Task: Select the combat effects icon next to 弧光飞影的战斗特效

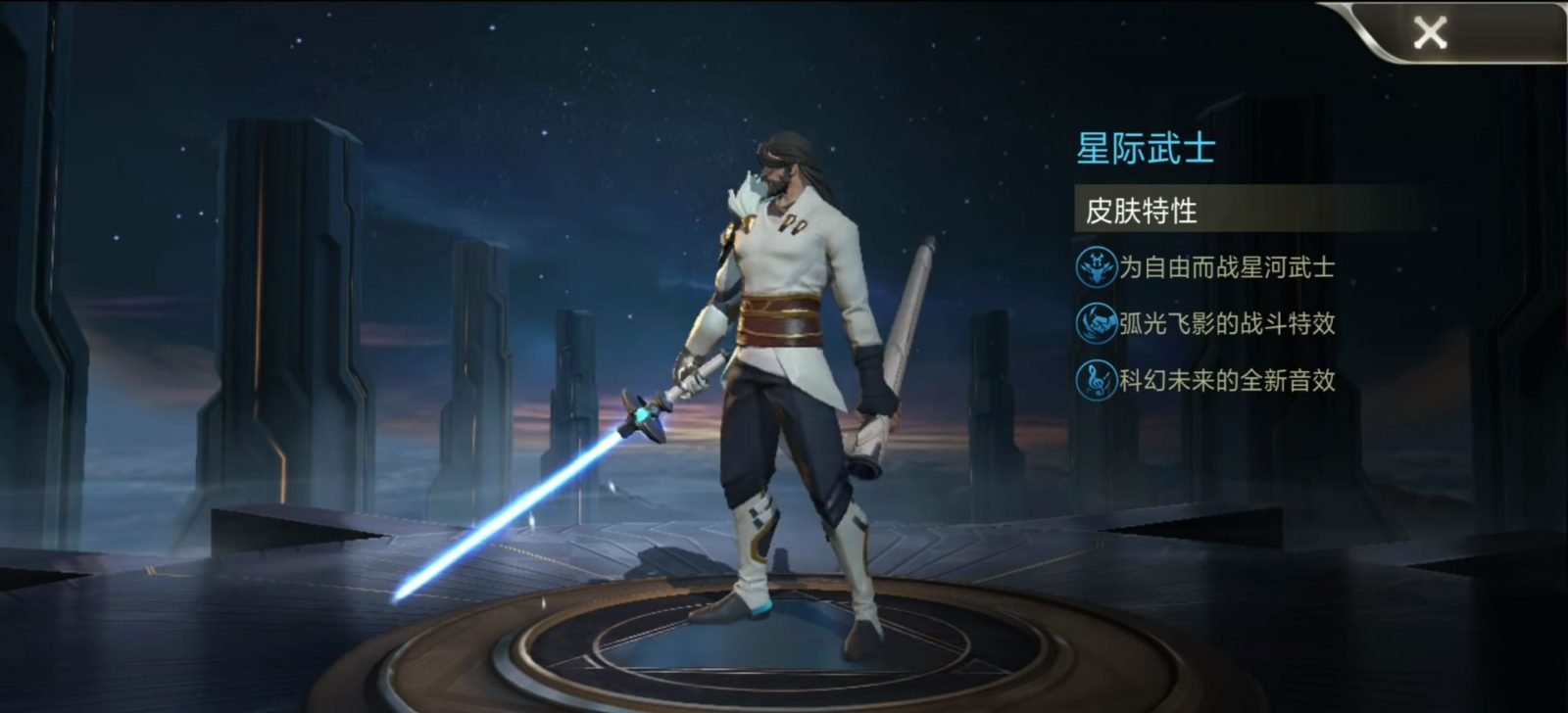Action: [1095, 323]
